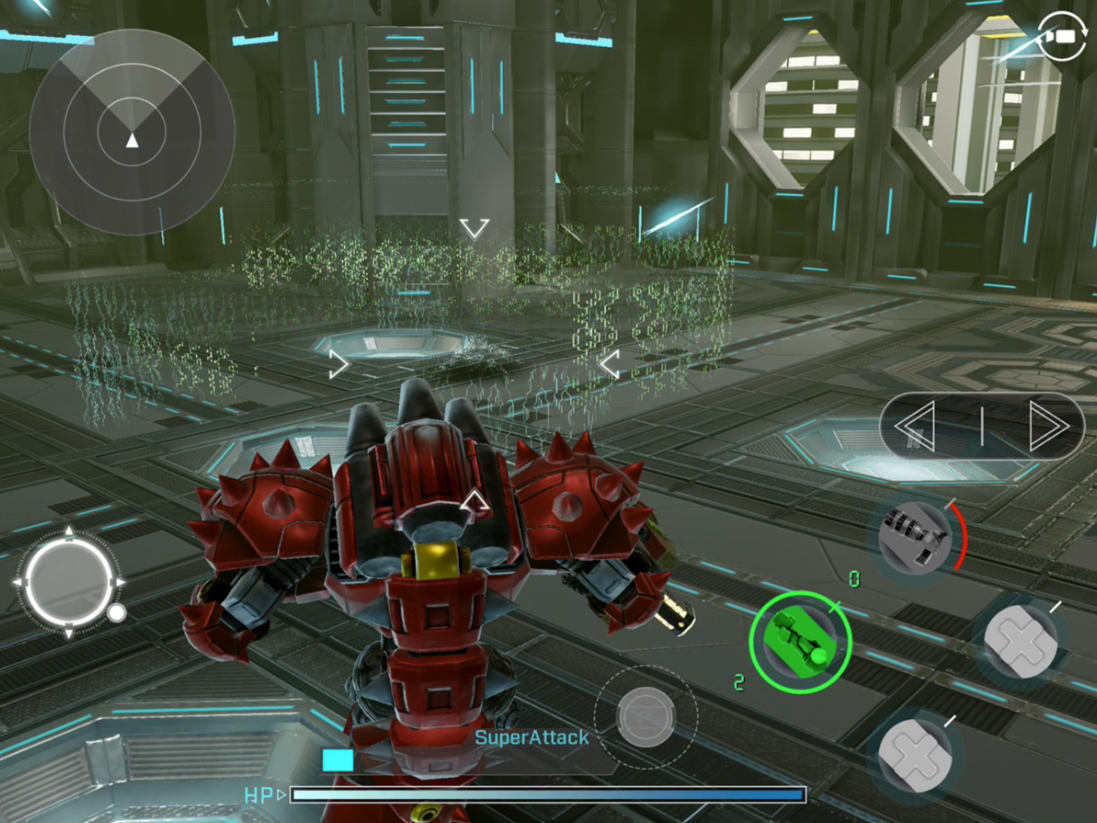This screenshot has height=823, width=1097.
Task: Click the left arrow of the weapon switcher
Action: click(x=917, y=427)
